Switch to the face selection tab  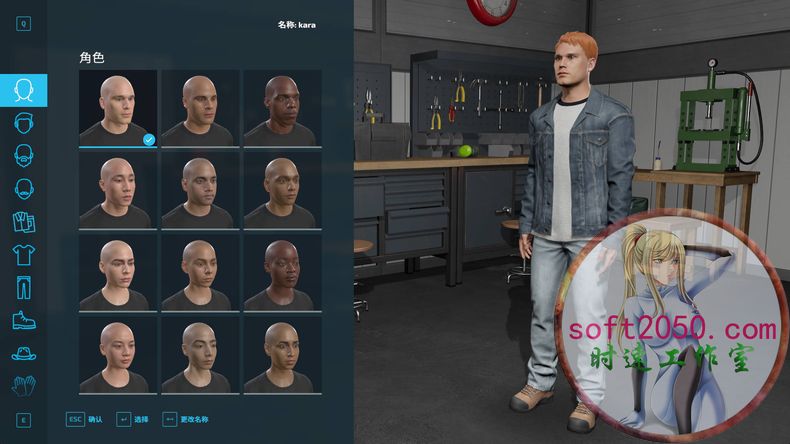(x=24, y=90)
